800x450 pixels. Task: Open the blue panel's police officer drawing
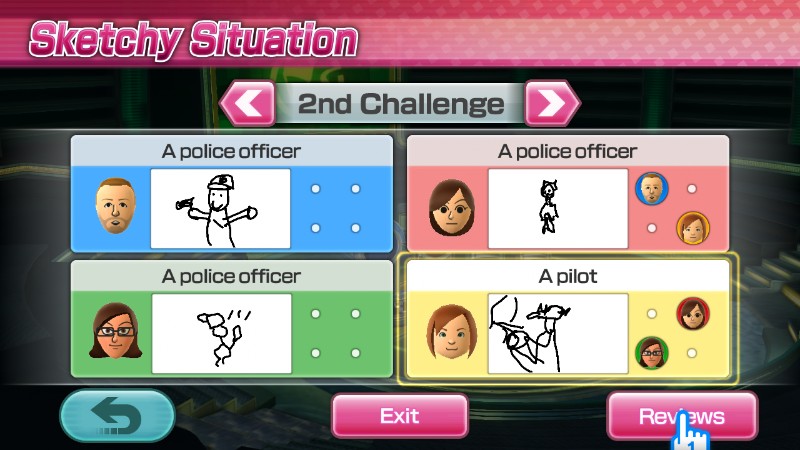(x=220, y=208)
